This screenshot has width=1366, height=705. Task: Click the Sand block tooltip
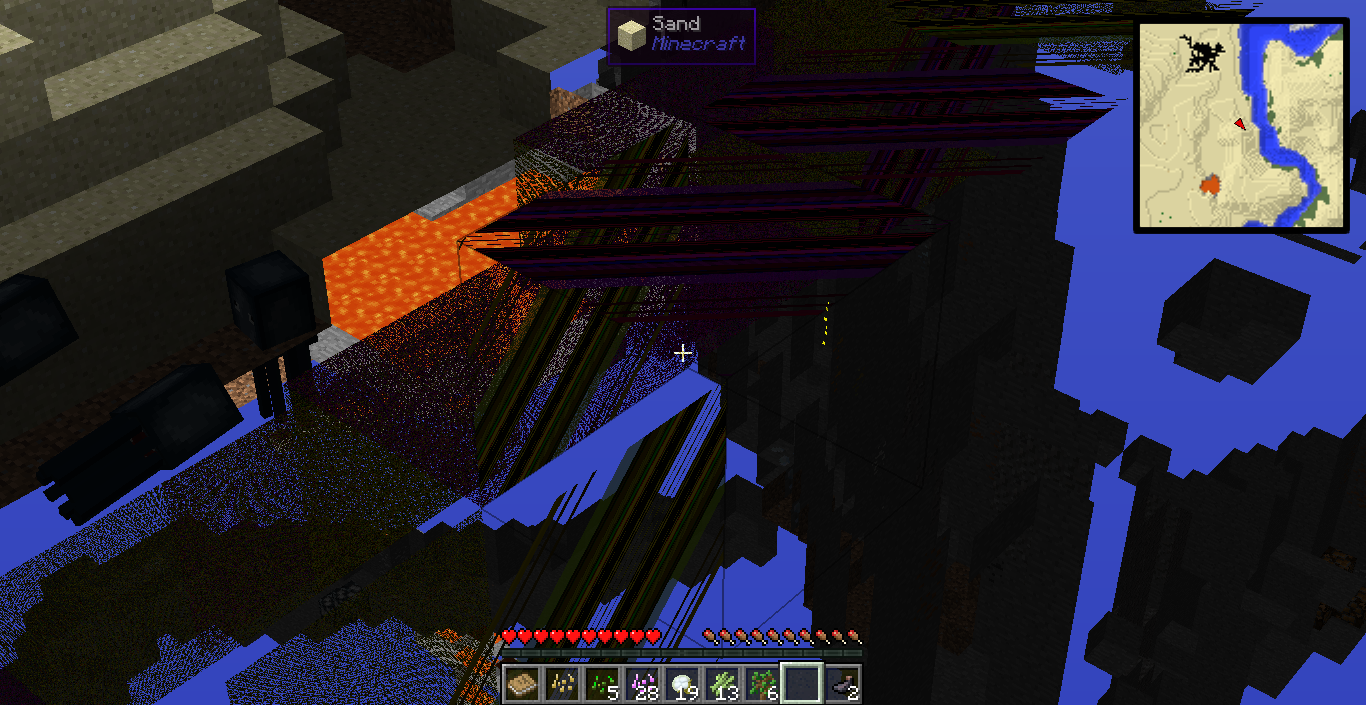coord(681,36)
